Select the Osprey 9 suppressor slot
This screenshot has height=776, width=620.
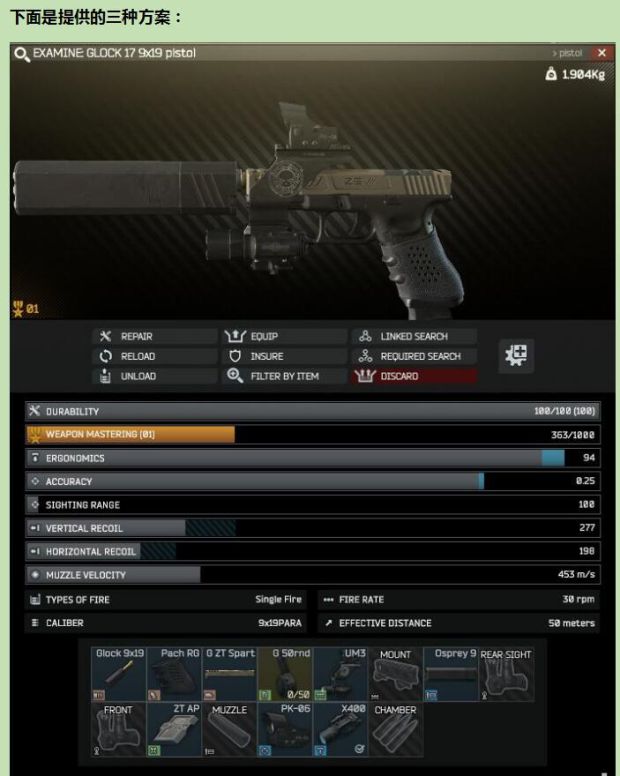(x=450, y=674)
